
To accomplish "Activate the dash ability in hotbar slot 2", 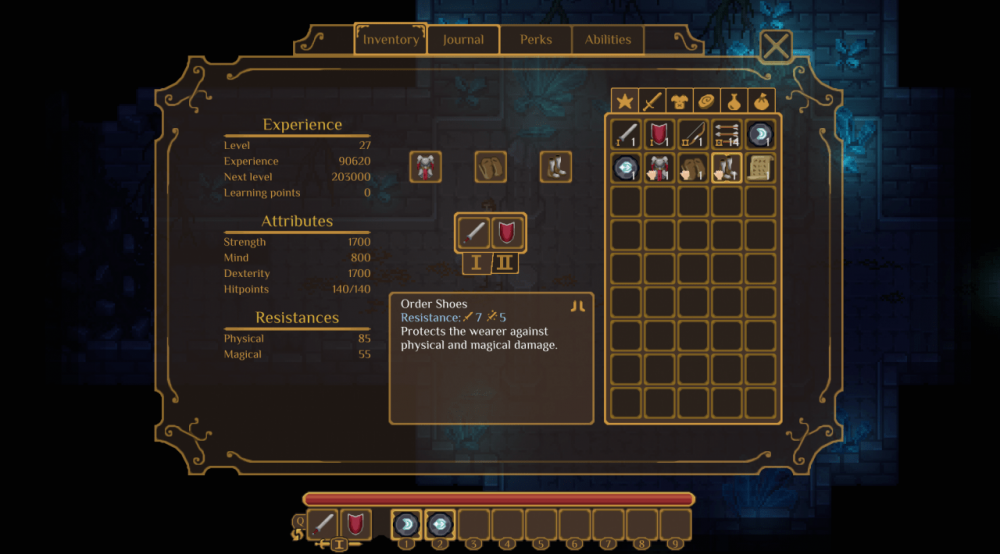I will [x=439, y=524].
